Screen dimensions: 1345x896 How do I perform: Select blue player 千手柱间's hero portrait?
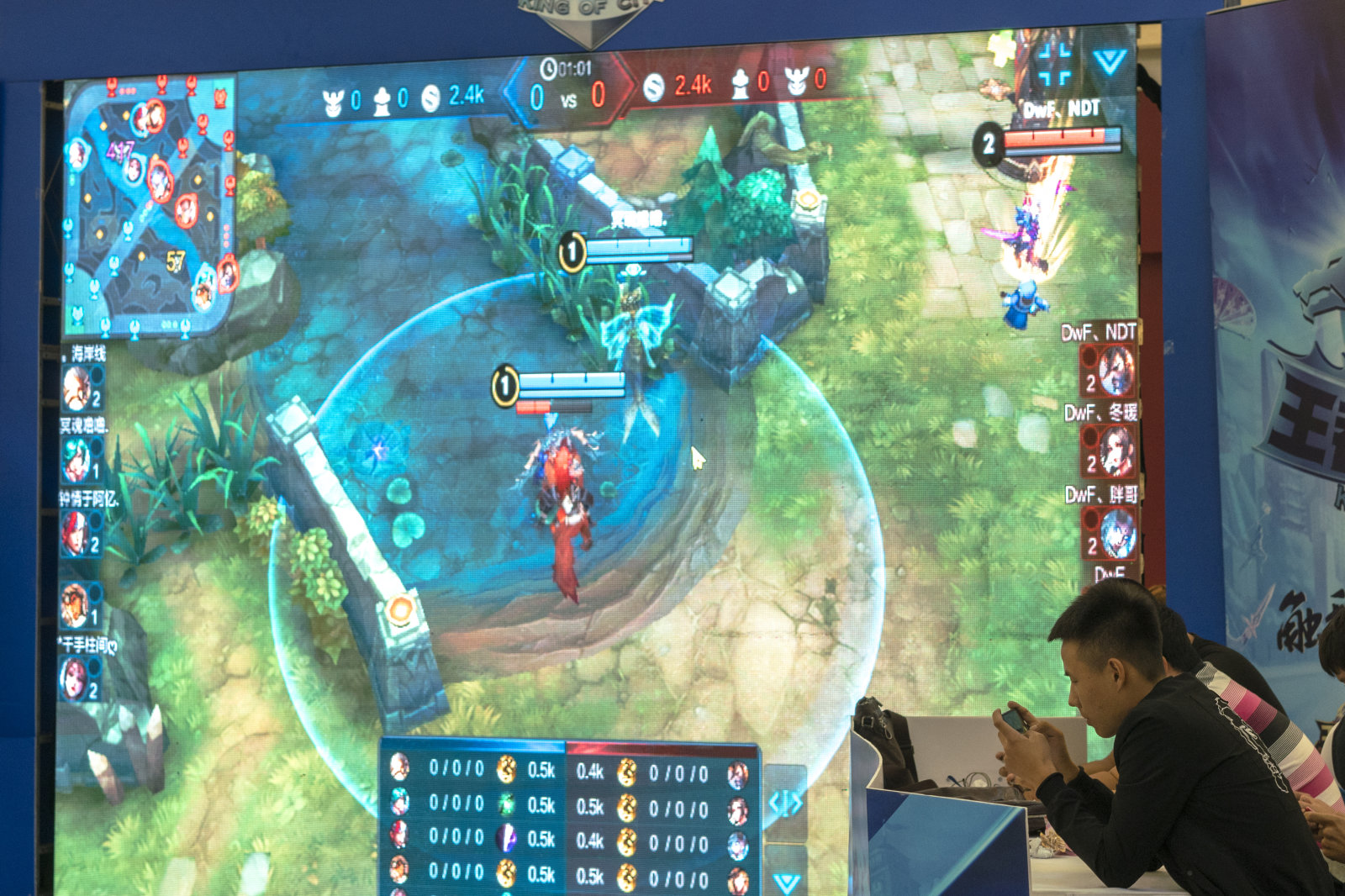click(x=74, y=679)
